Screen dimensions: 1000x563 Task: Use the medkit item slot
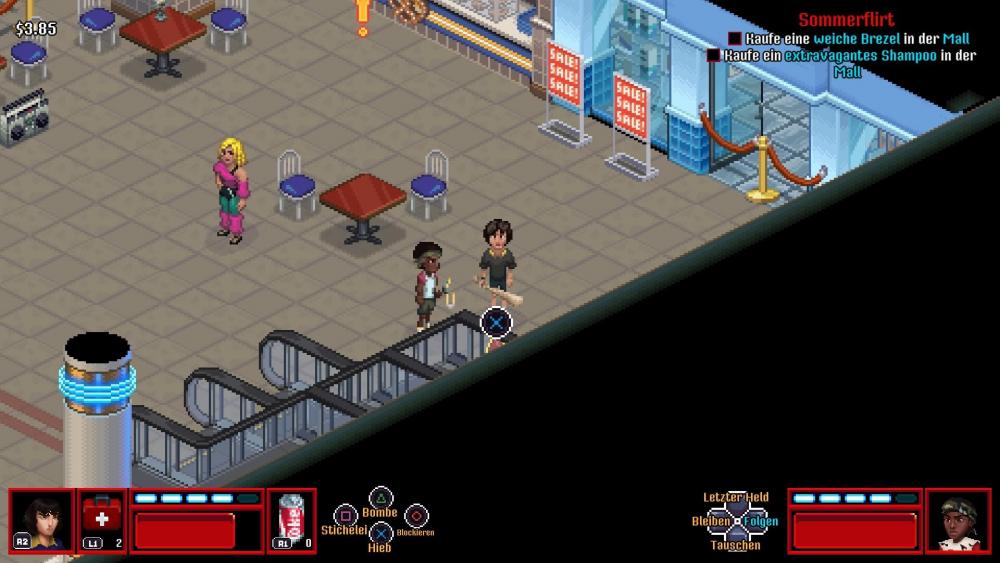pyautogui.click(x=102, y=520)
